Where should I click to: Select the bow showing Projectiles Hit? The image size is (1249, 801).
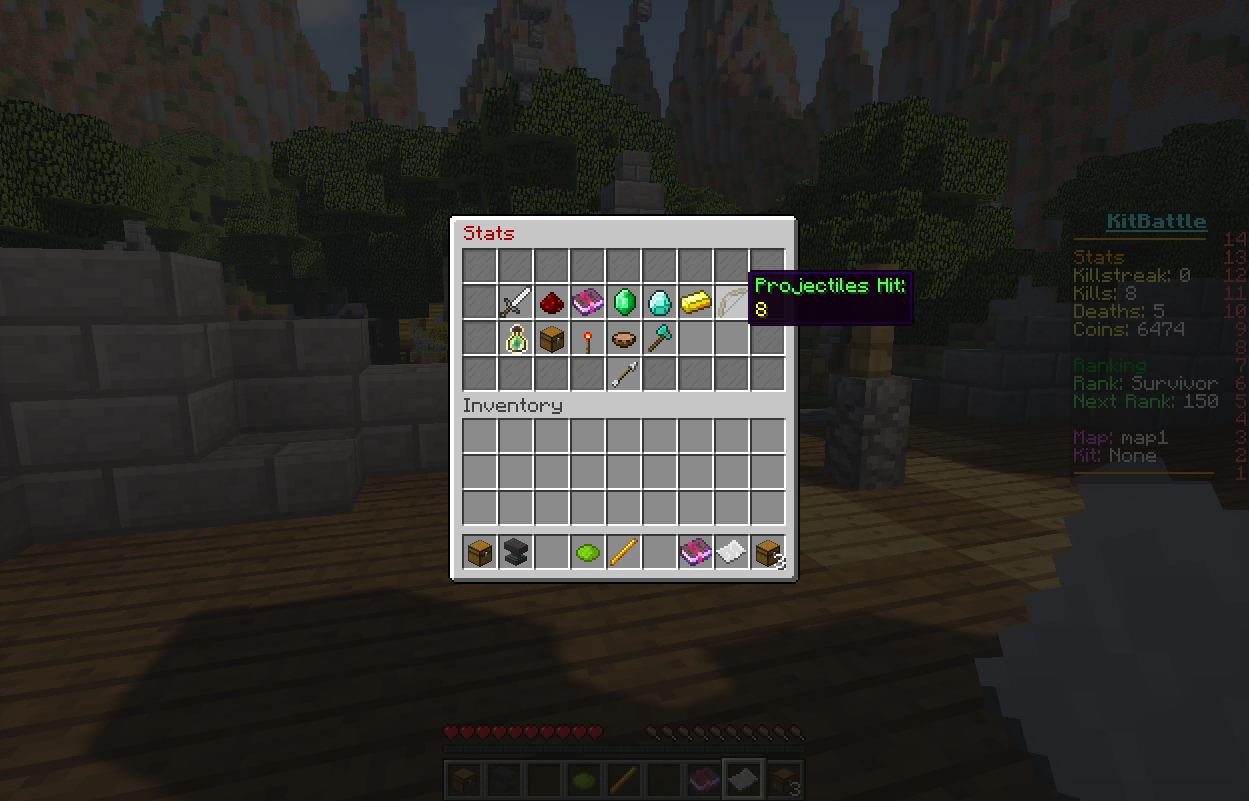(731, 302)
